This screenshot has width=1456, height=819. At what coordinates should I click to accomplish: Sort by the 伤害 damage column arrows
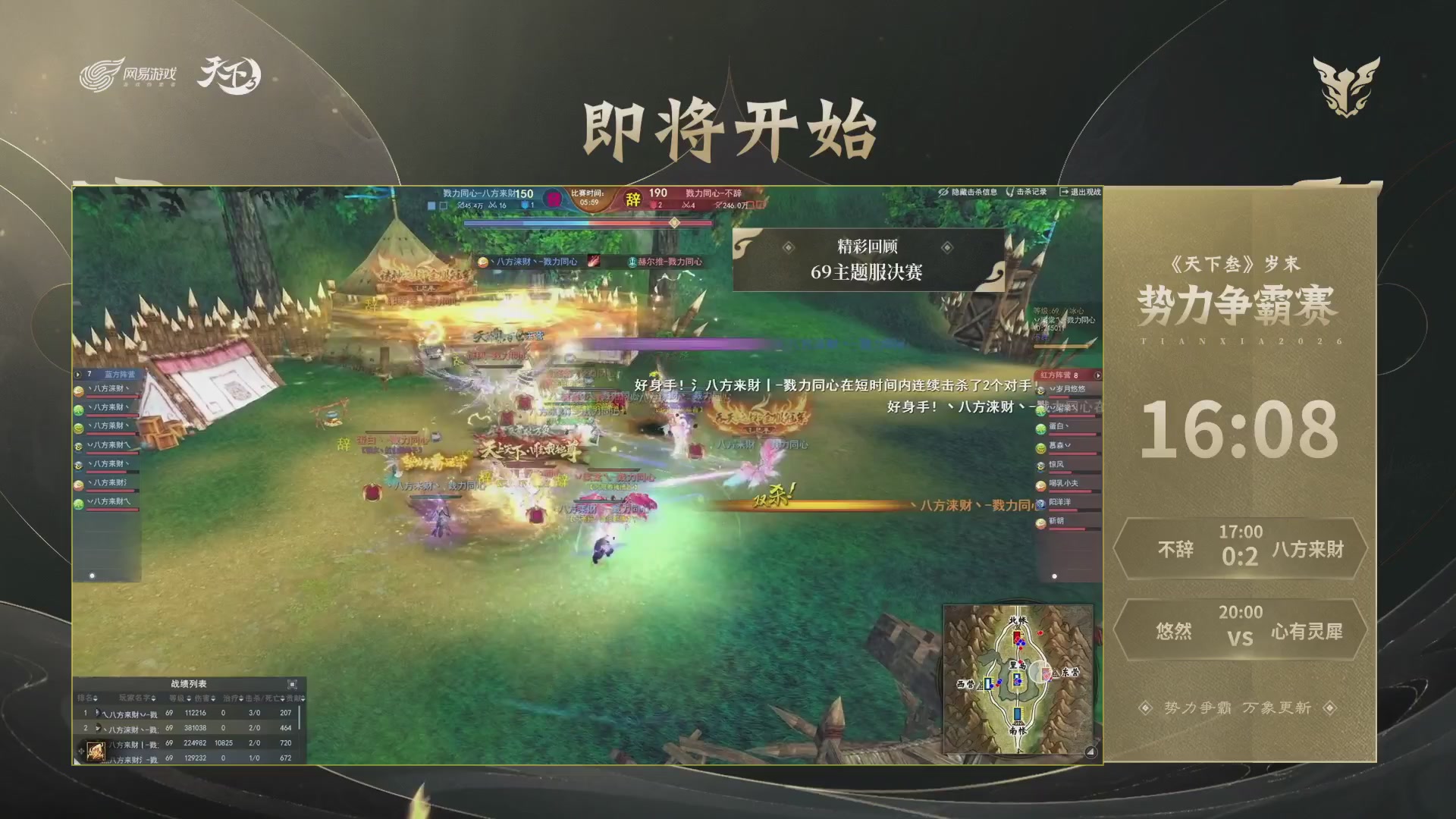click(213, 699)
